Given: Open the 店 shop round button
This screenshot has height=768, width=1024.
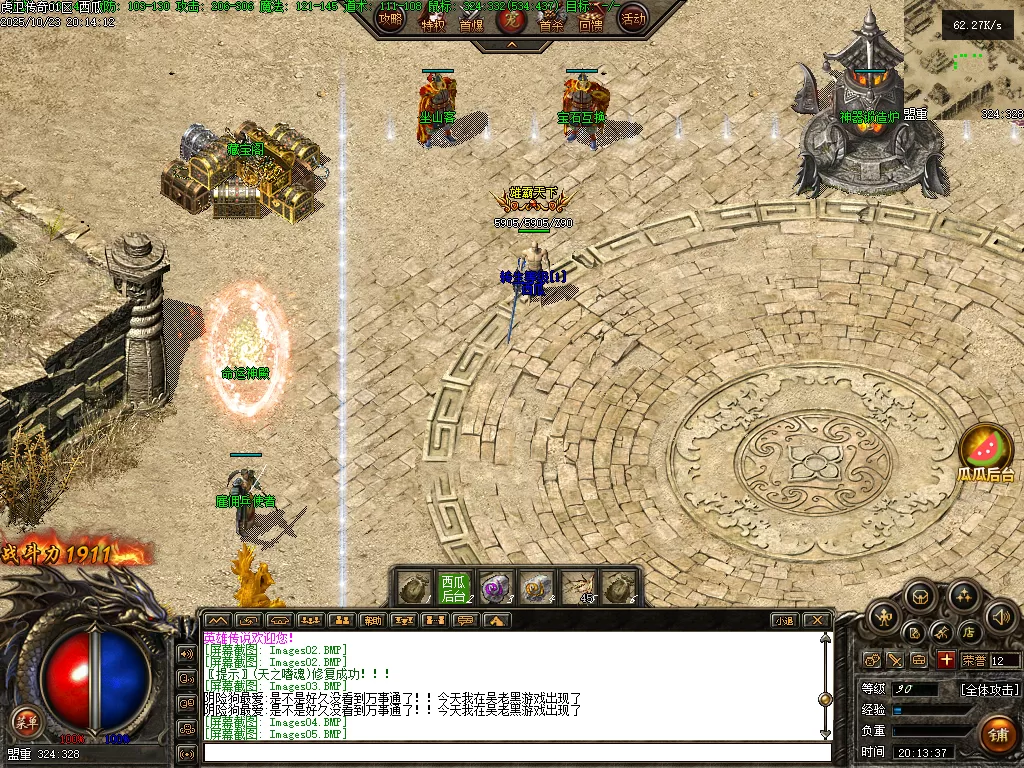Looking at the screenshot, I should [968, 632].
